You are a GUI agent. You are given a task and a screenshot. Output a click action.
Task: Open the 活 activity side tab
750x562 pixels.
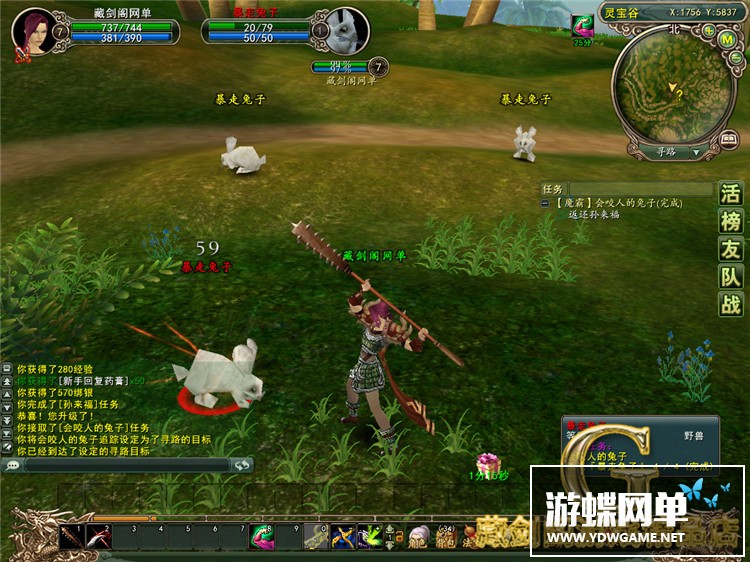click(x=731, y=194)
